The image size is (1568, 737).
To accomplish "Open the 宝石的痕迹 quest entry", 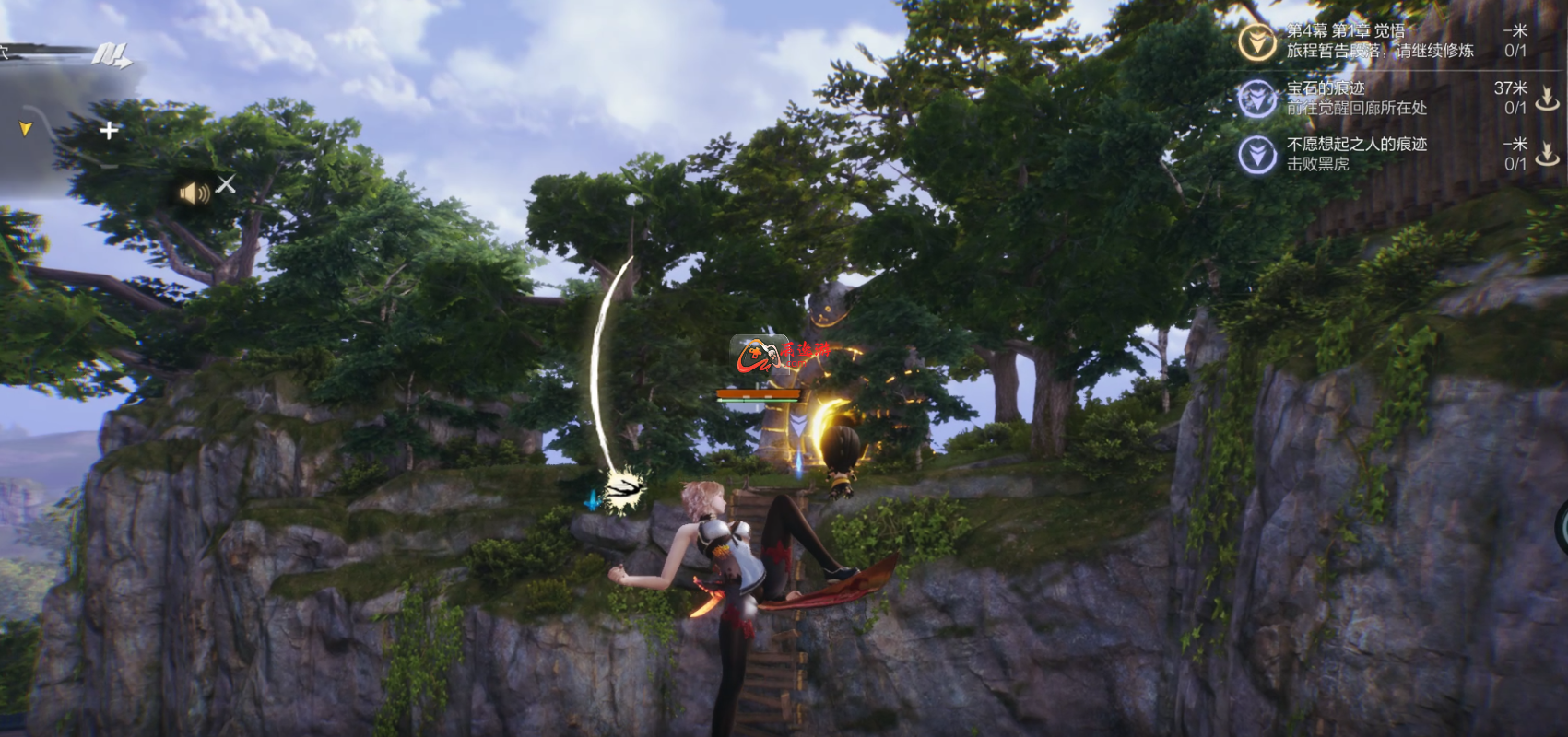I will click(x=1356, y=98).
